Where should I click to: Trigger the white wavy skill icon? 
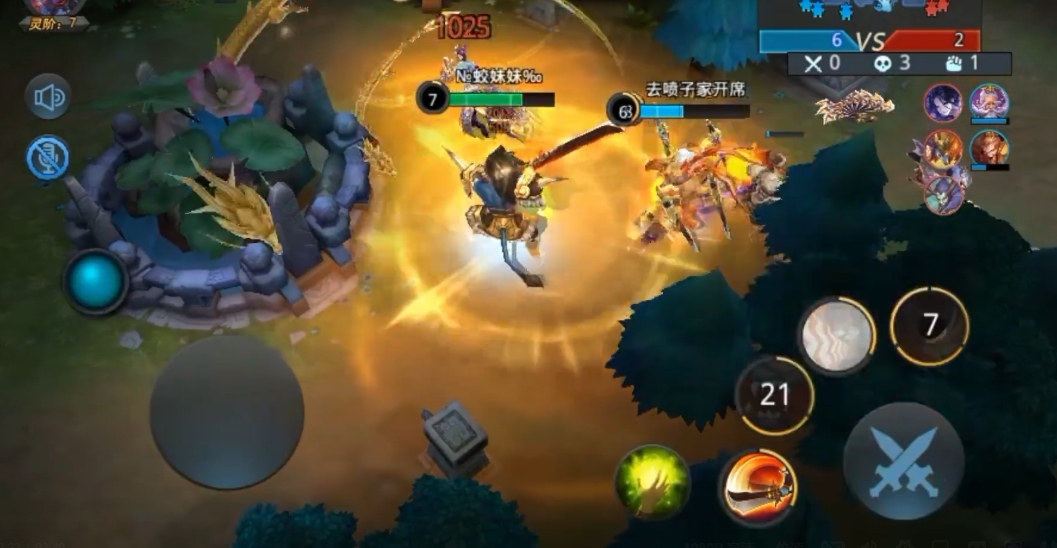click(836, 335)
